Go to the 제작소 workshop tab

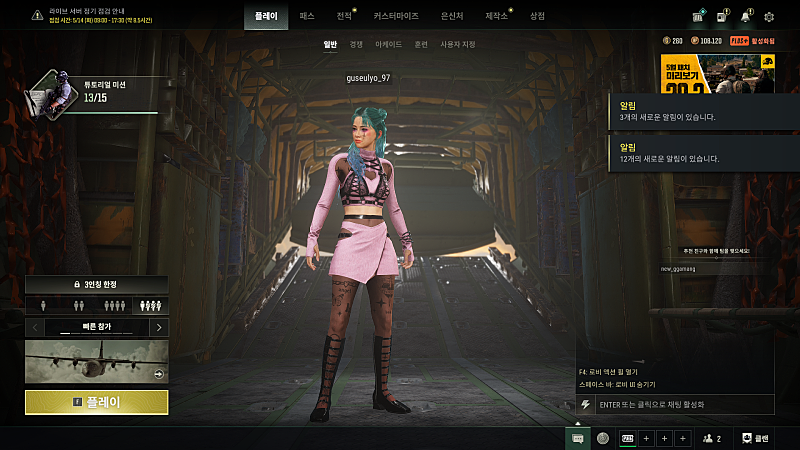click(495, 16)
